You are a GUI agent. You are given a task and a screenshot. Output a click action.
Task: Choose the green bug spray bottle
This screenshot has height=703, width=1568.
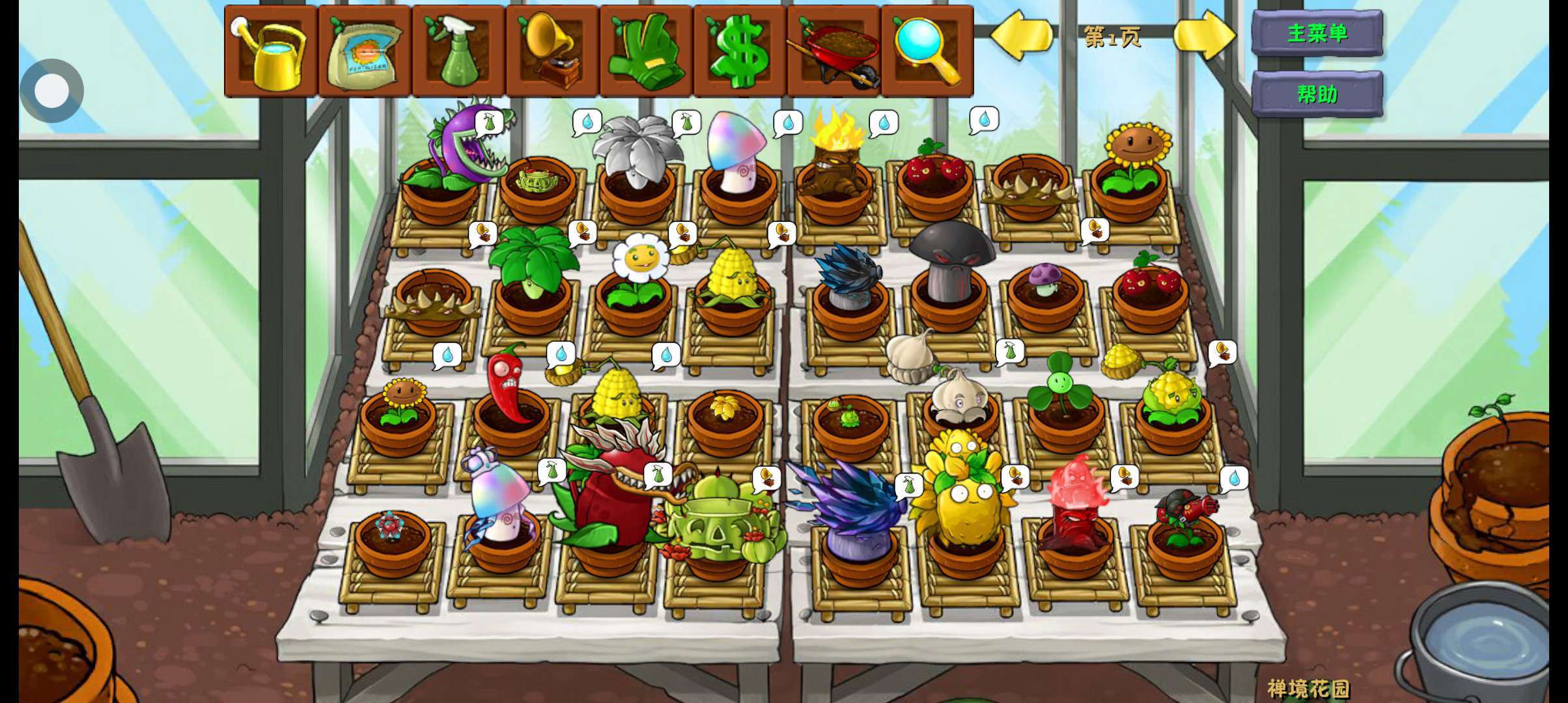458,51
